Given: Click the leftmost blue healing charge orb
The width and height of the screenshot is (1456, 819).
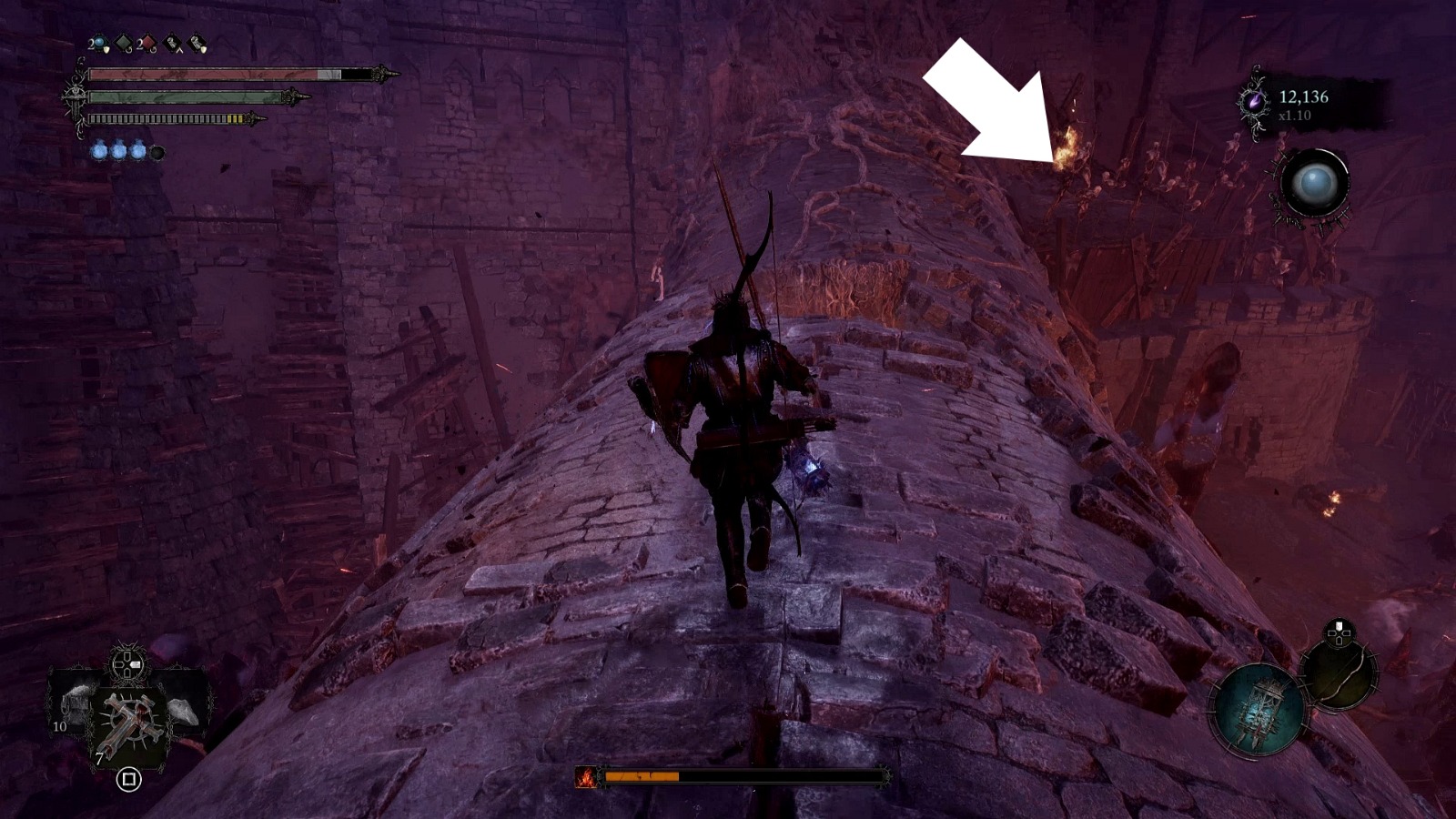Looking at the screenshot, I should [x=101, y=150].
